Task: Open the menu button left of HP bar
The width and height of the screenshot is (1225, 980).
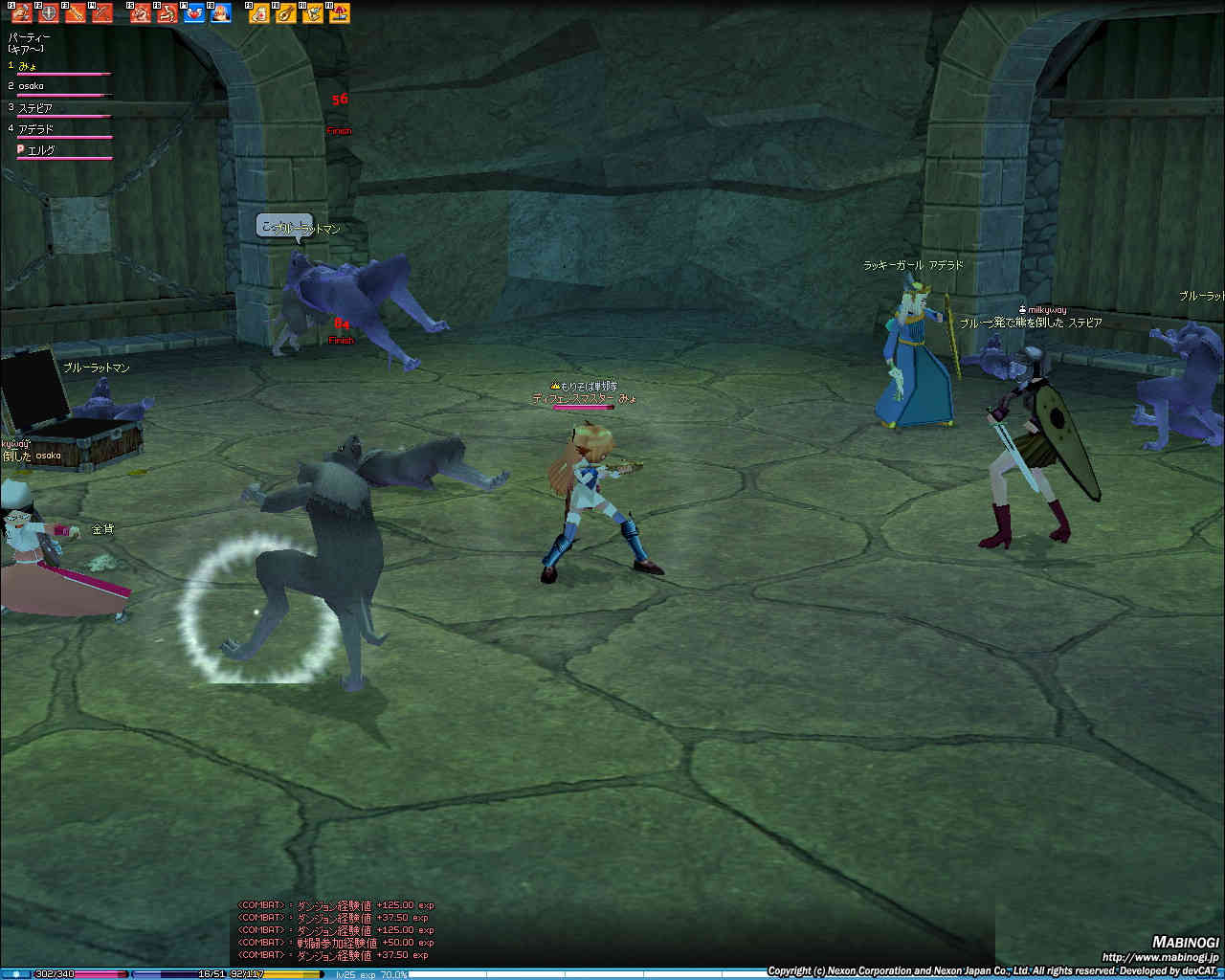Action: pyautogui.click(x=16, y=974)
